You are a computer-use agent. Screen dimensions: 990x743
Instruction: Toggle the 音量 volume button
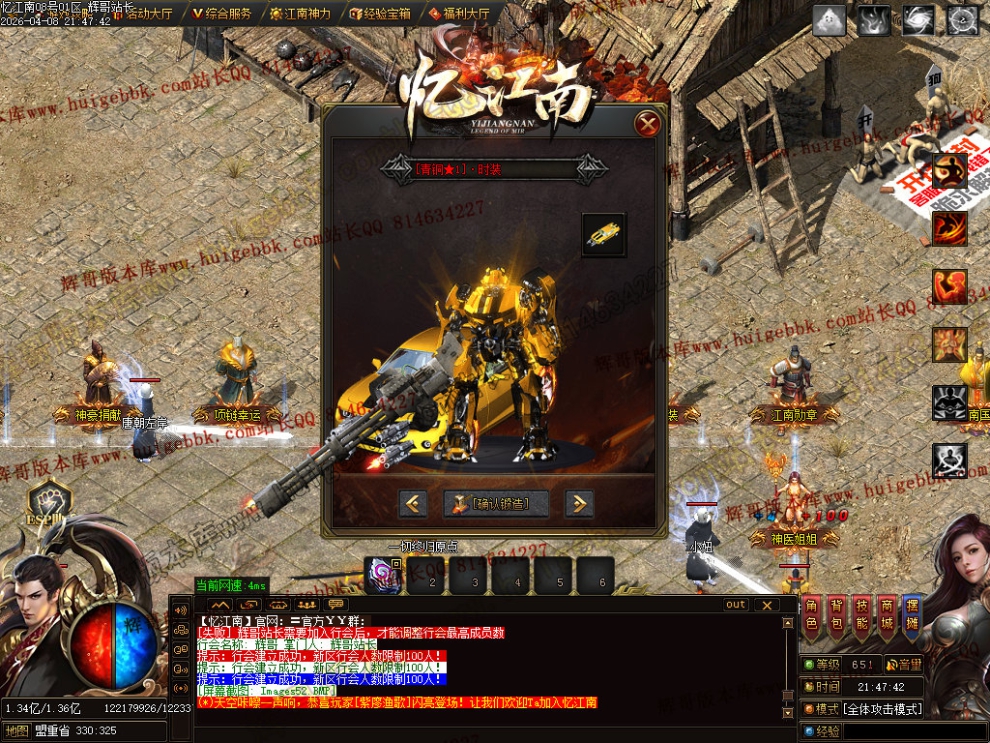905,664
